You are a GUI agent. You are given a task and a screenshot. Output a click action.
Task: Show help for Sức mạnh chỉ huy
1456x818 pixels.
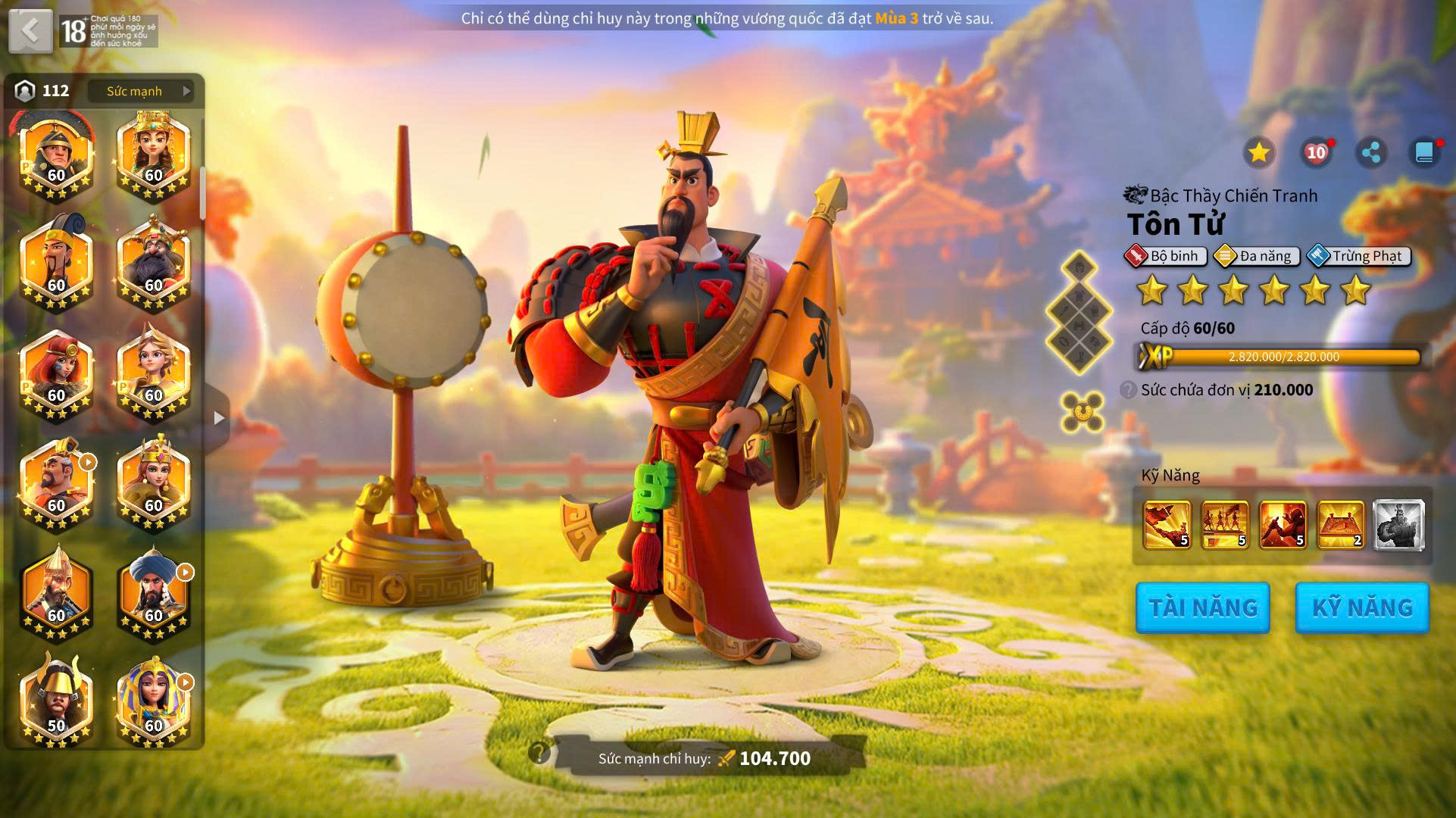(x=539, y=753)
